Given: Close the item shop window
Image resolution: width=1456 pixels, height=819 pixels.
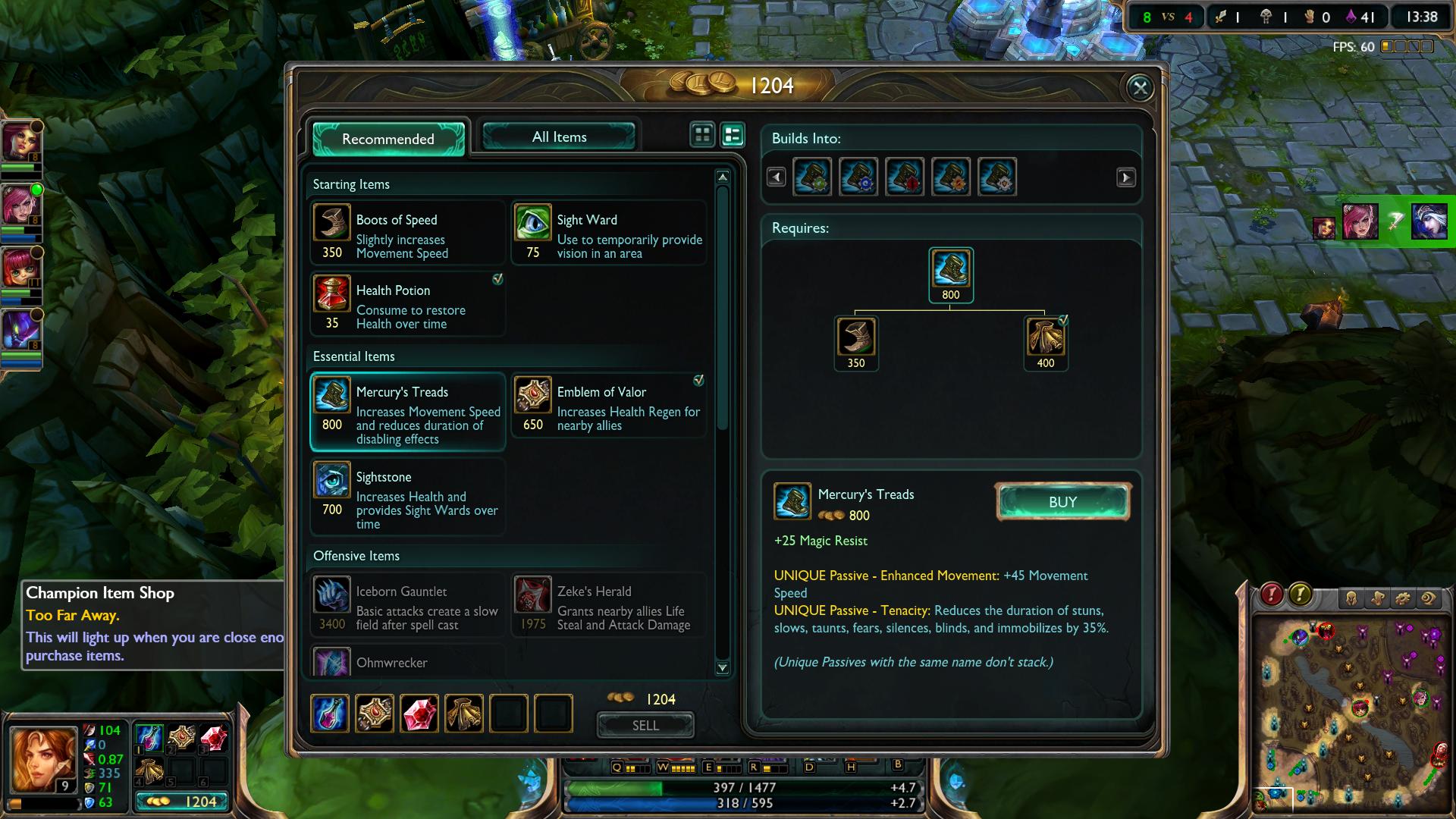Looking at the screenshot, I should tap(1140, 88).
